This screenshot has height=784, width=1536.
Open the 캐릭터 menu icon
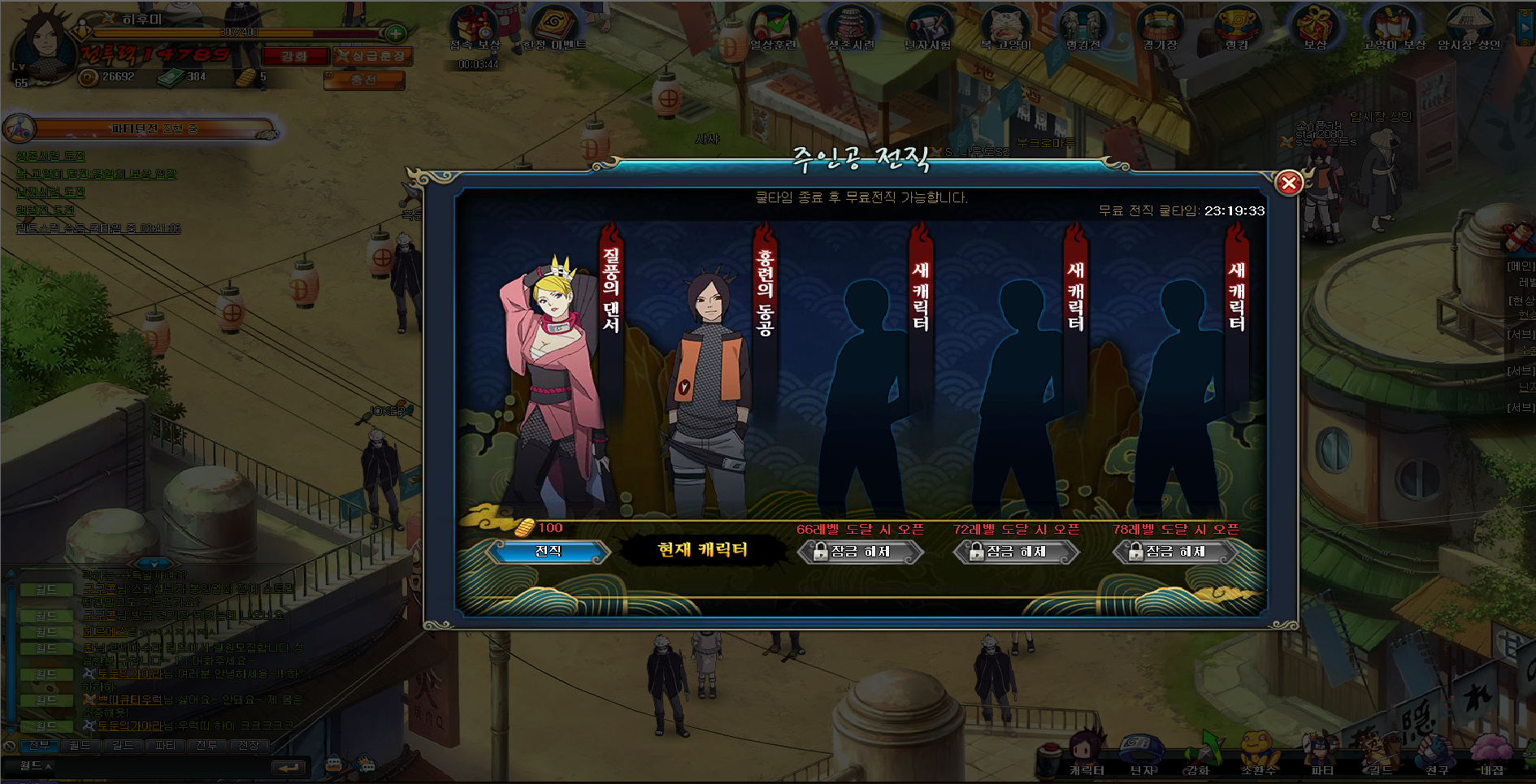[x=1087, y=754]
